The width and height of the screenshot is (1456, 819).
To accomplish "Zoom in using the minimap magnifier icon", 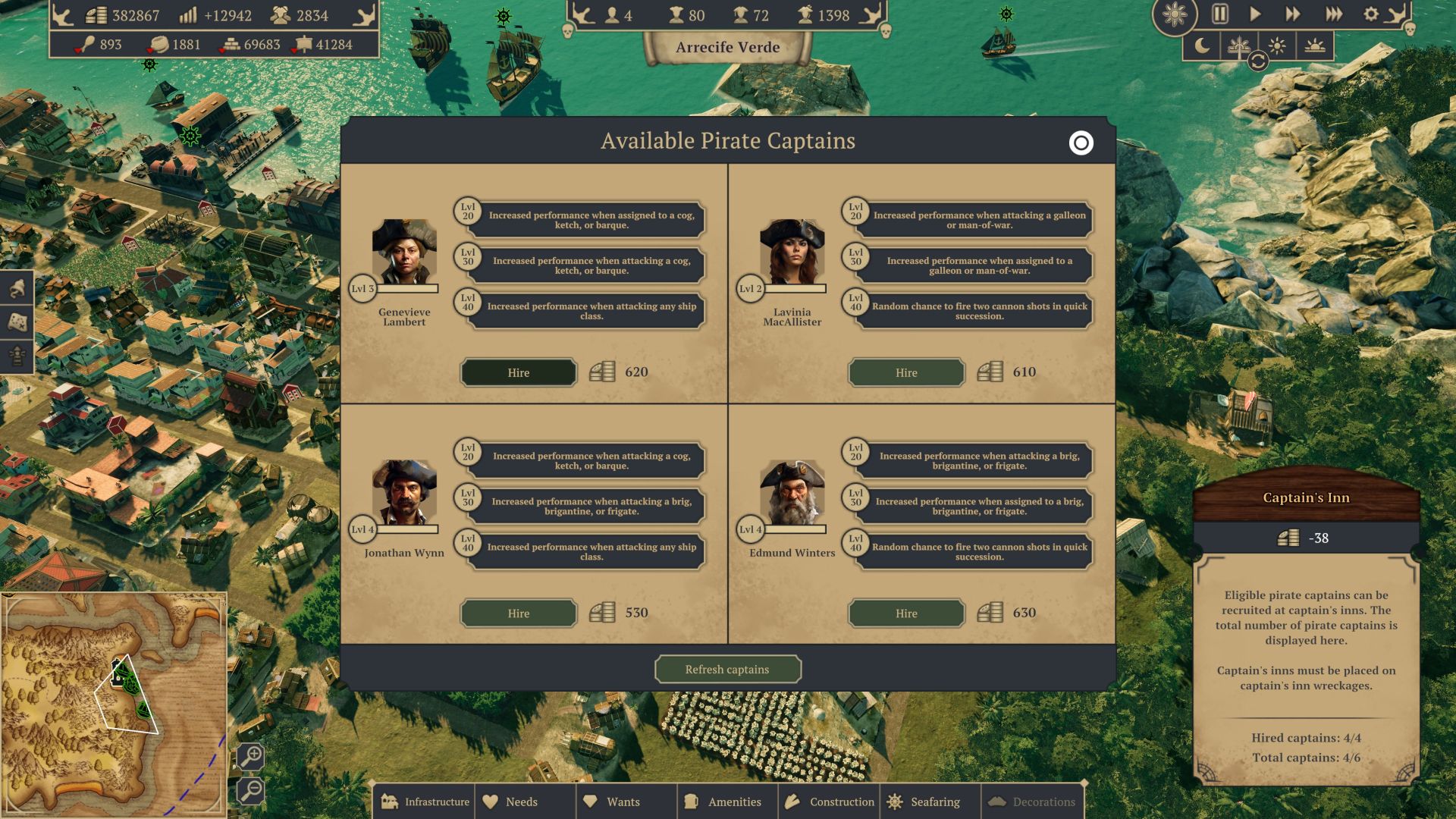I will pos(251,756).
